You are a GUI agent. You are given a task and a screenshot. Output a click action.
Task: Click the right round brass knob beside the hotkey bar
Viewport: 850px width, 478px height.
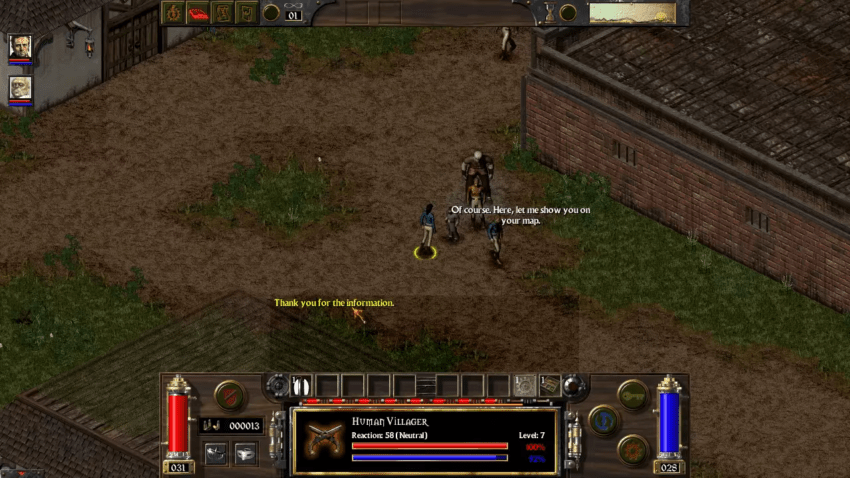[573, 384]
